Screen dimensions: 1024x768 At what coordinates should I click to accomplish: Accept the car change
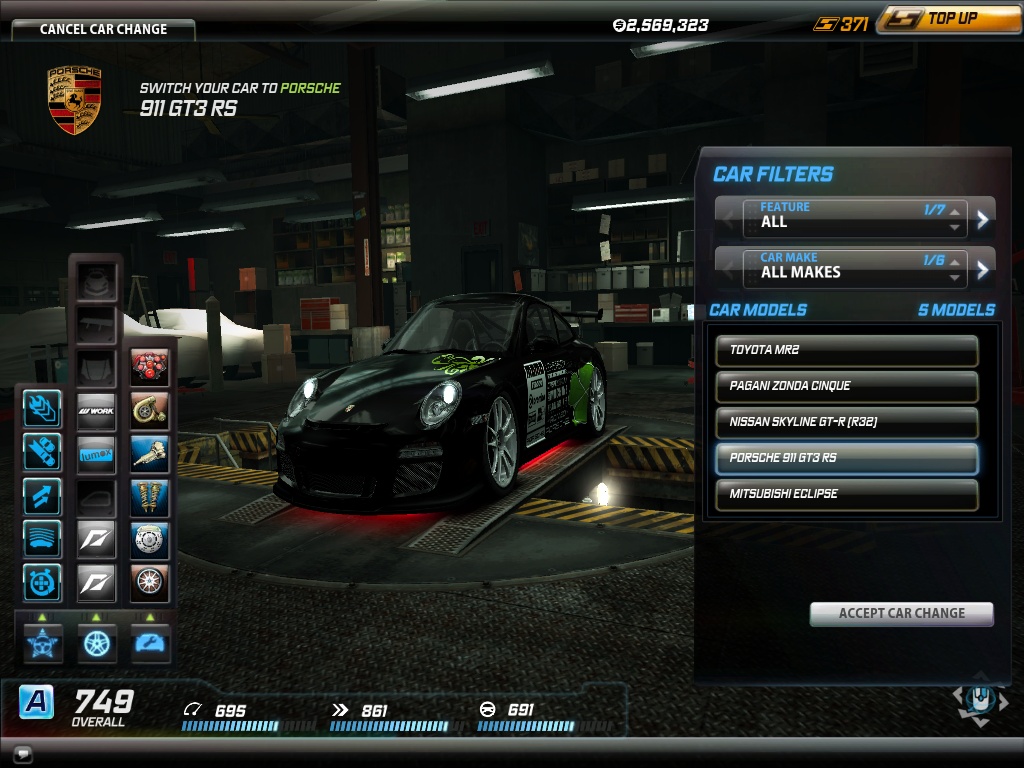point(901,614)
